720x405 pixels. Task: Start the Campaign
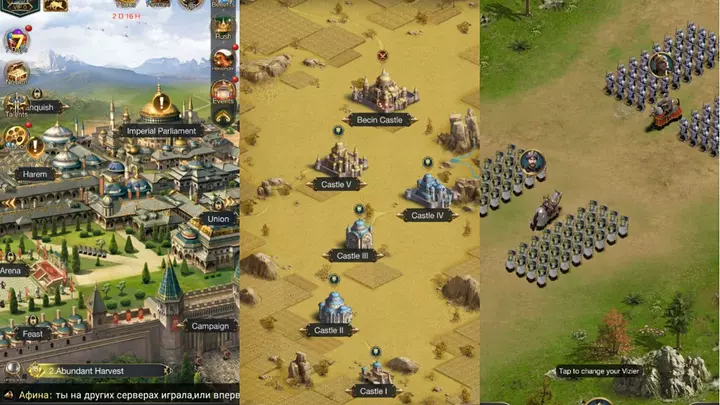click(209, 325)
